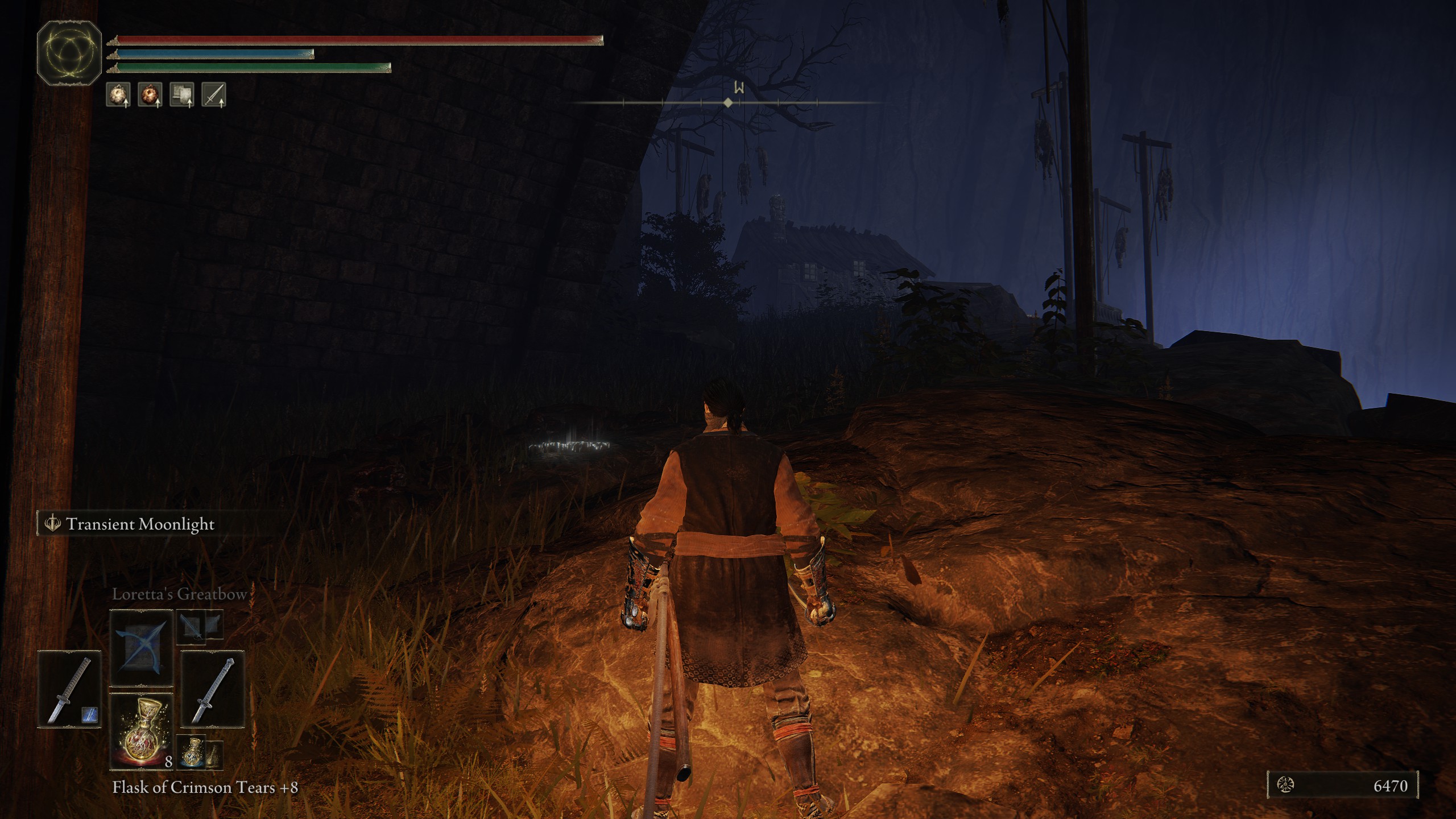
Task: Choose the right-hand katana slot
Action: pyautogui.click(x=213, y=689)
